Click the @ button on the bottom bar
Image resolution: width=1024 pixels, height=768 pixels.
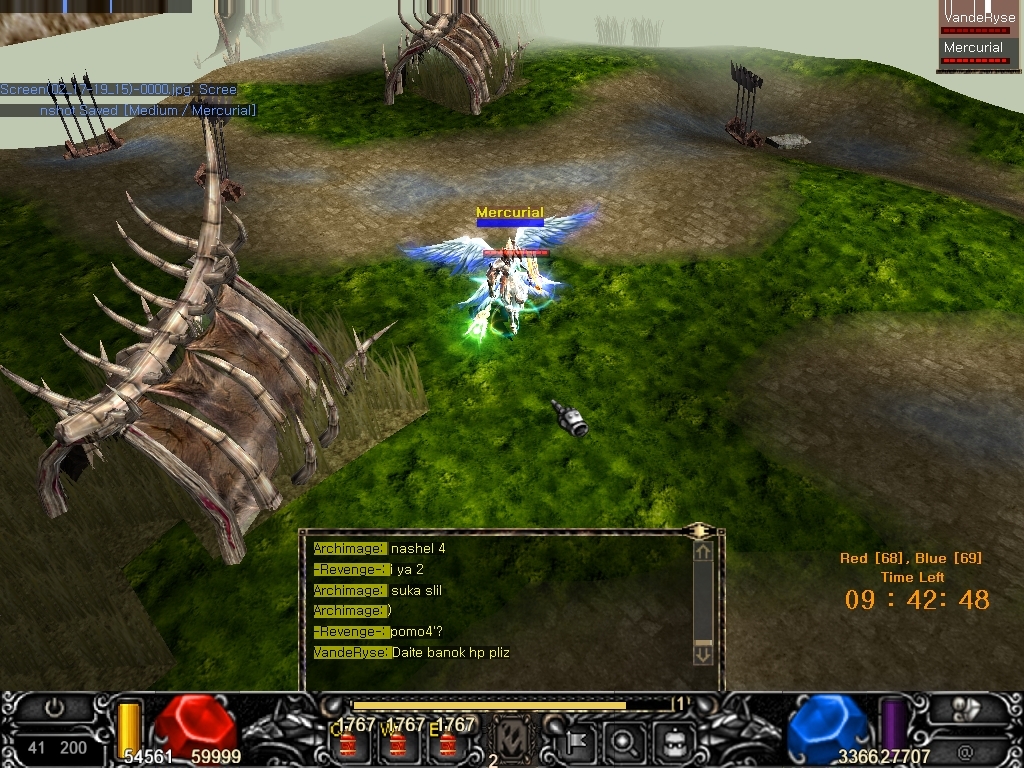[965, 748]
